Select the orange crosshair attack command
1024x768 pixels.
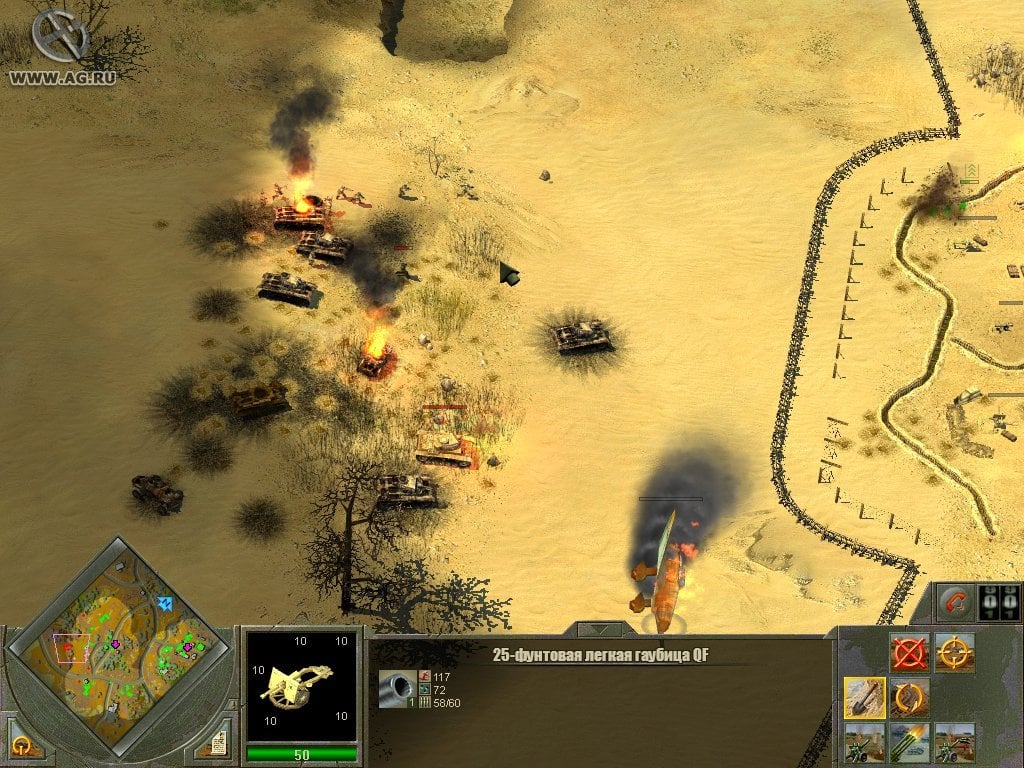[x=955, y=653]
